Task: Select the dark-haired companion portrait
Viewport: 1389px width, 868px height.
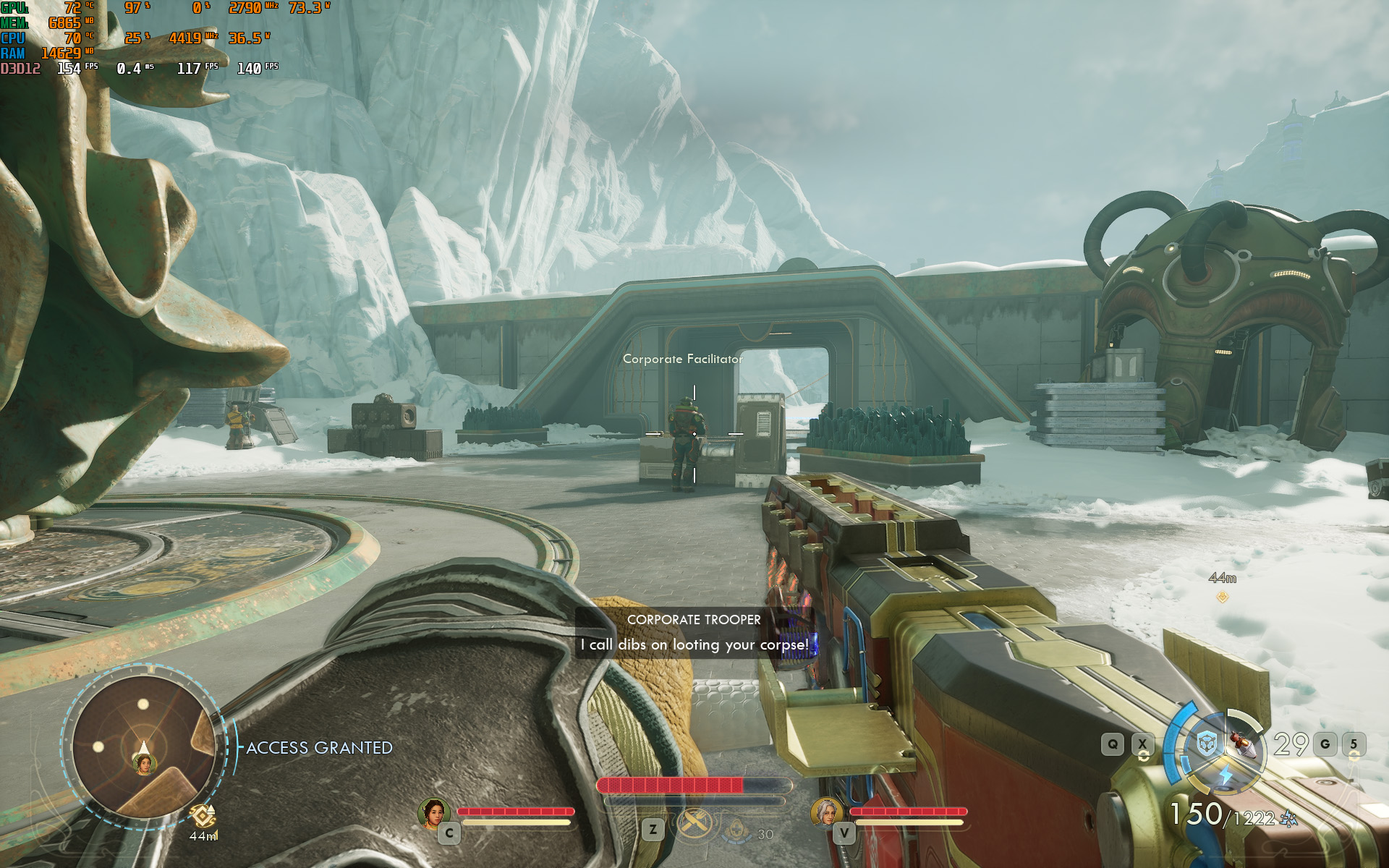Action: [x=434, y=813]
